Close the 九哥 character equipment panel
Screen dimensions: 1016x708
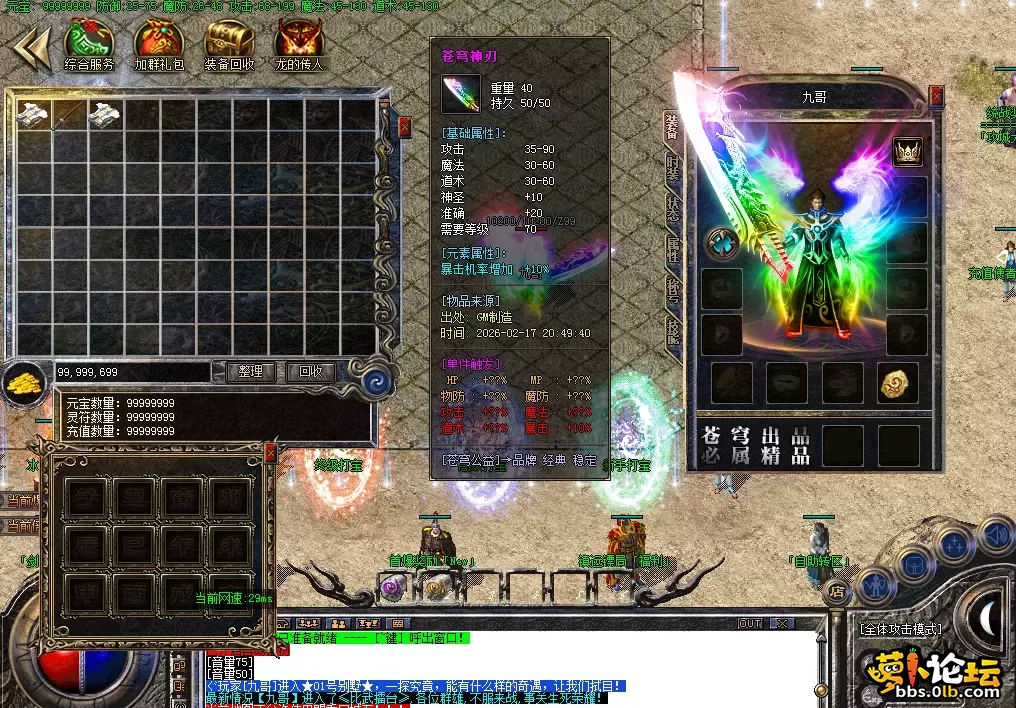pos(936,96)
